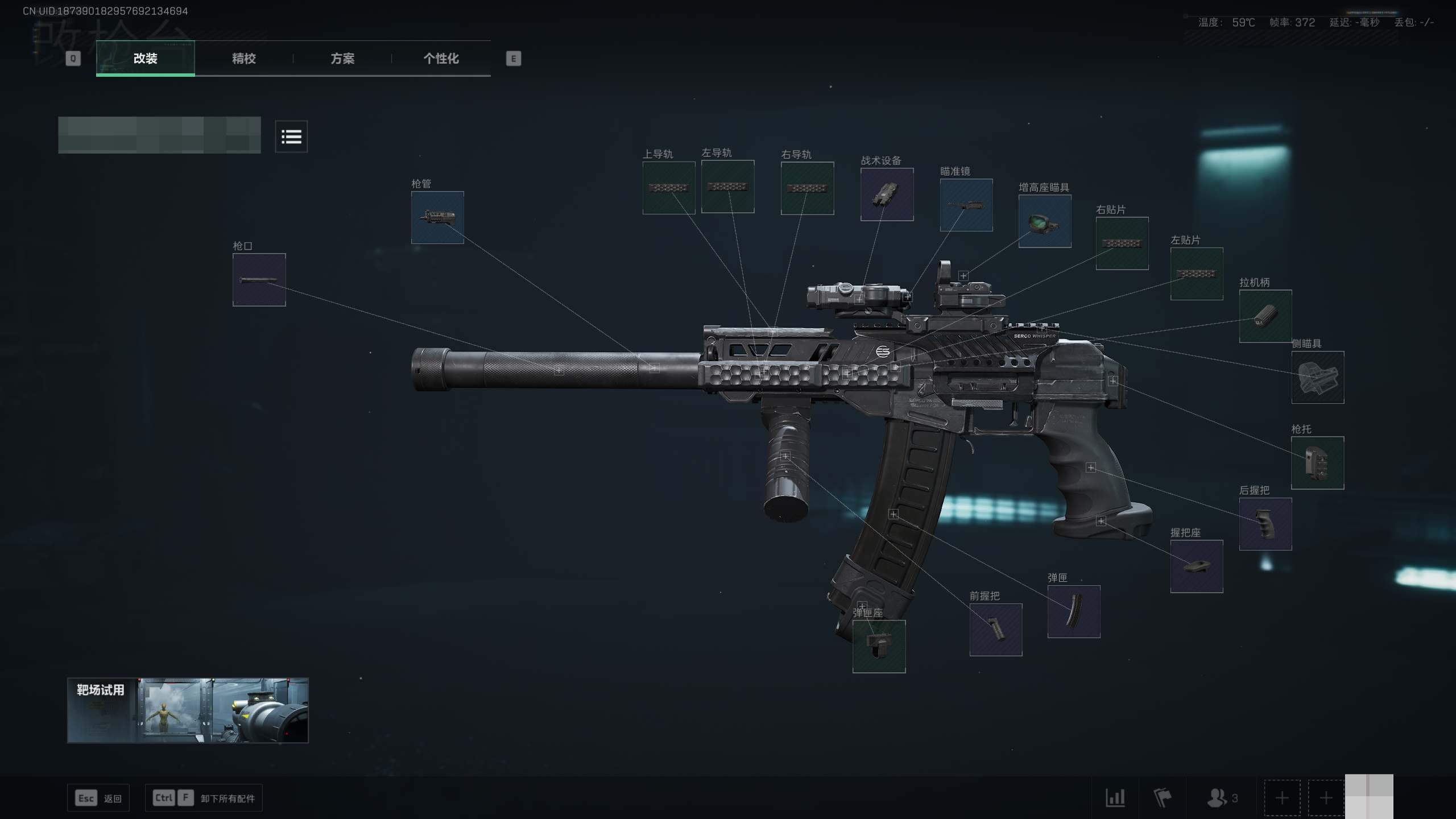Open the bar chart stats icon

tap(1115, 798)
